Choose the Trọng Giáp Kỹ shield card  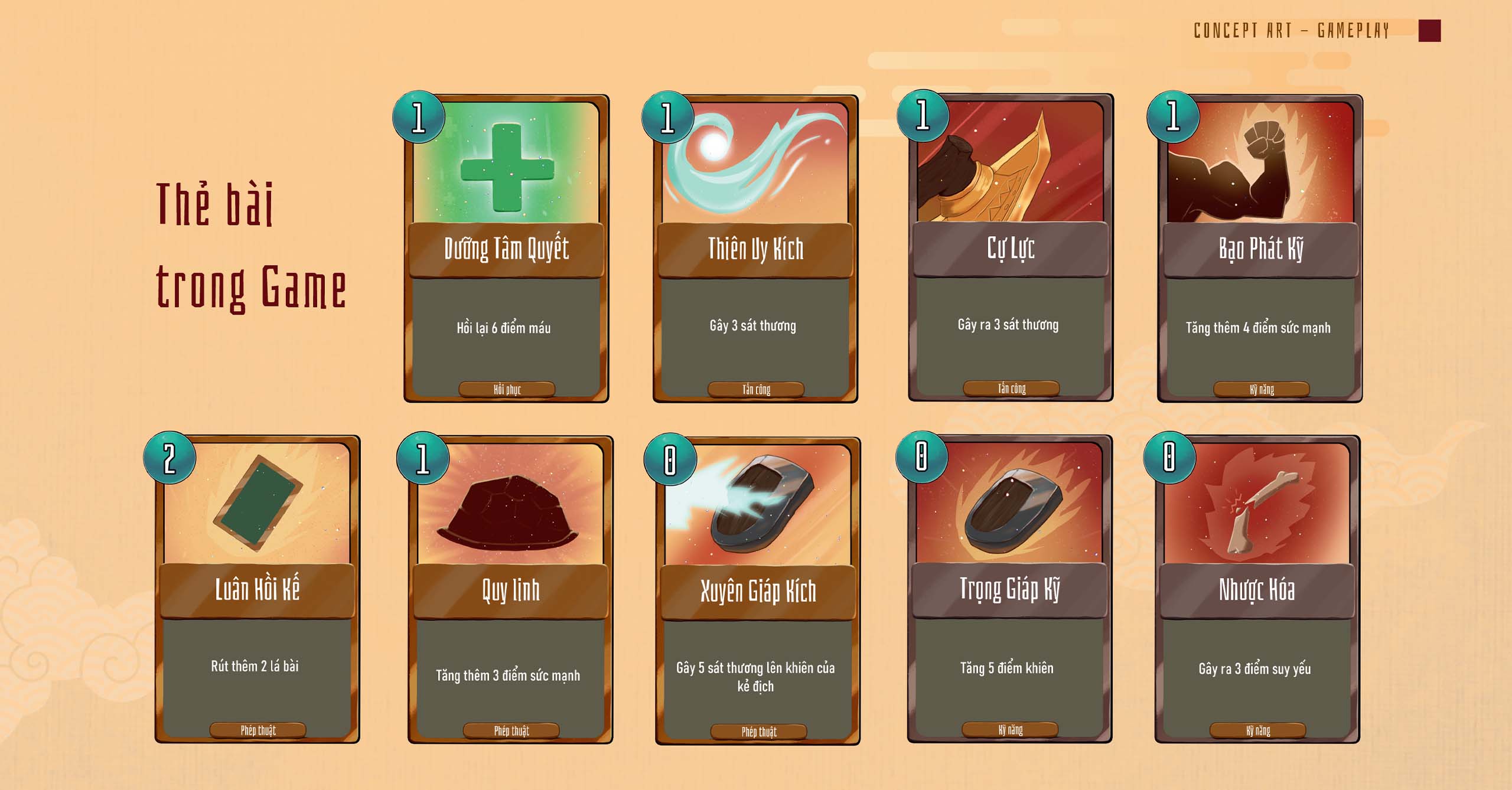[1009, 589]
